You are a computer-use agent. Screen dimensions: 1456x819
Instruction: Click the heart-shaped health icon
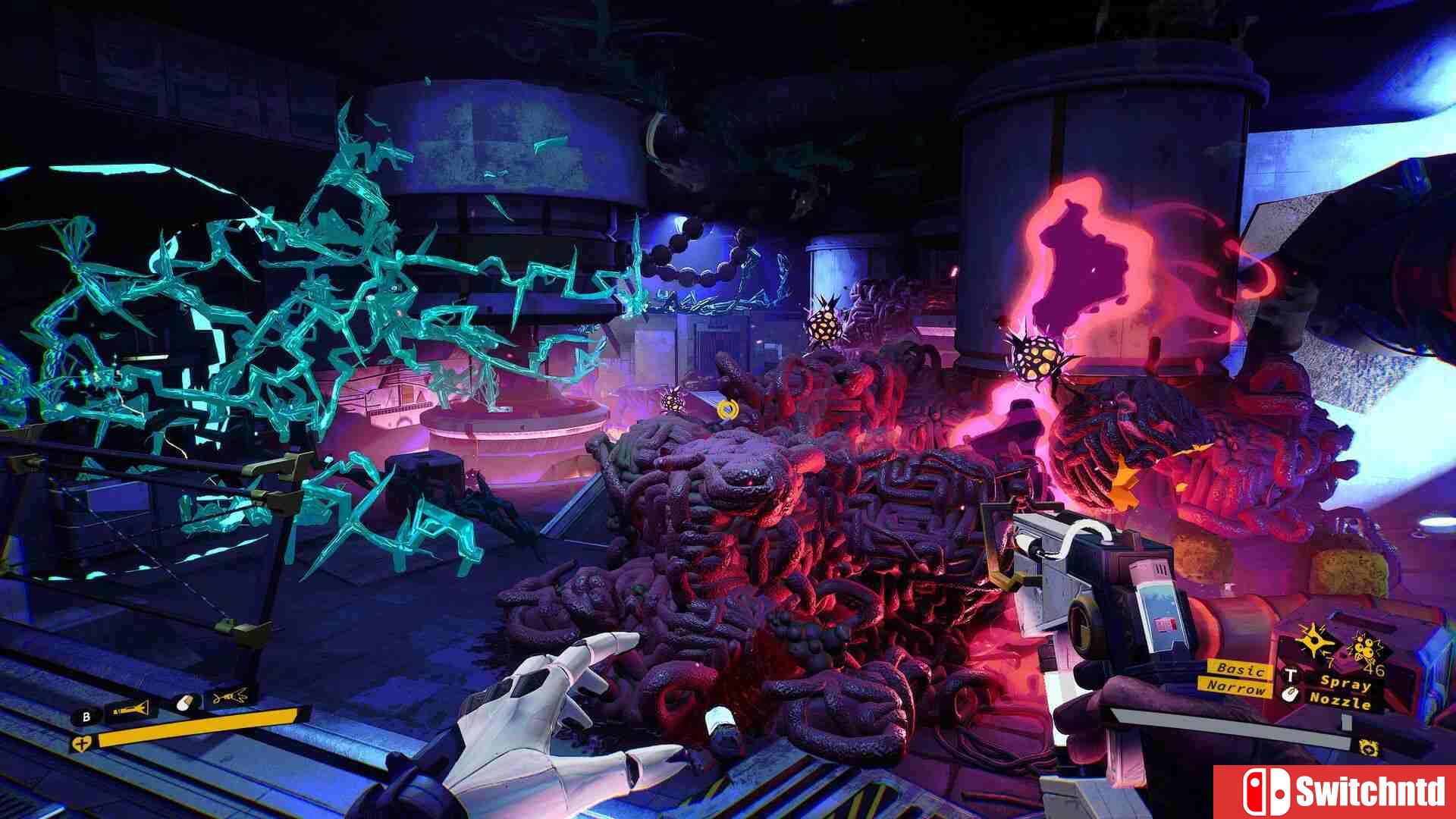pyautogui.click(x=80, y=744)
